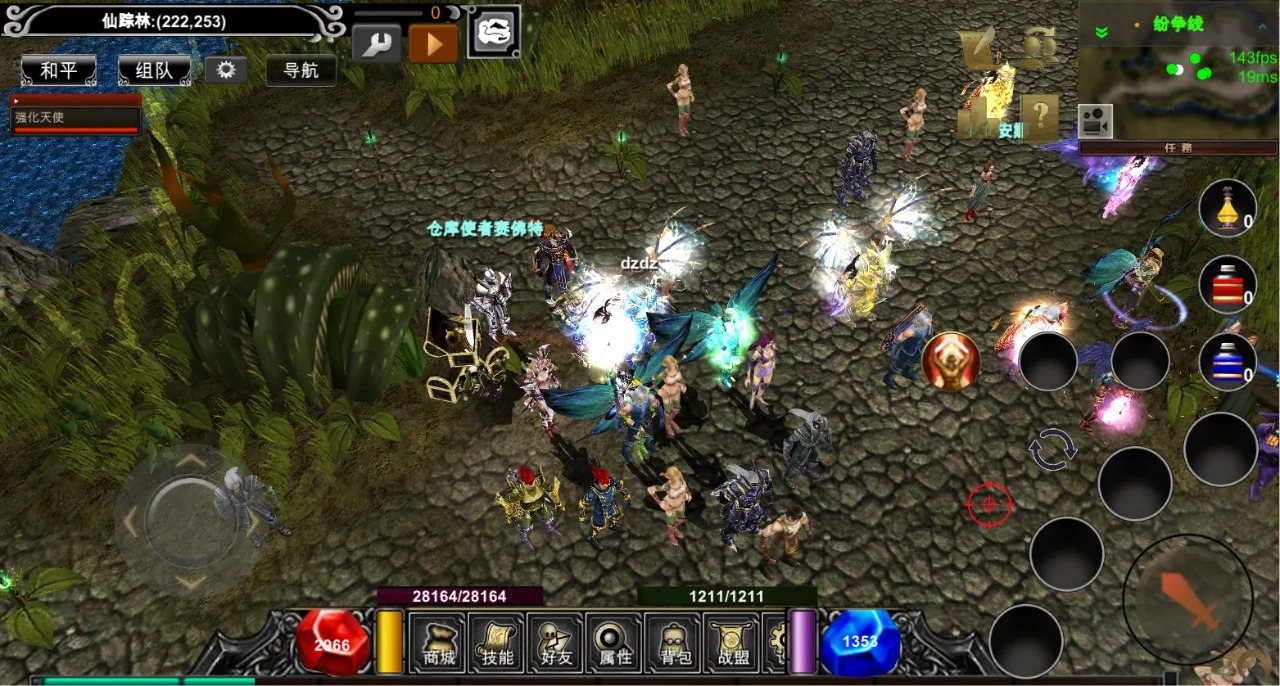Open the 导航 navigation menu
Screen dimensions: 1280x686
coord(301,70)
